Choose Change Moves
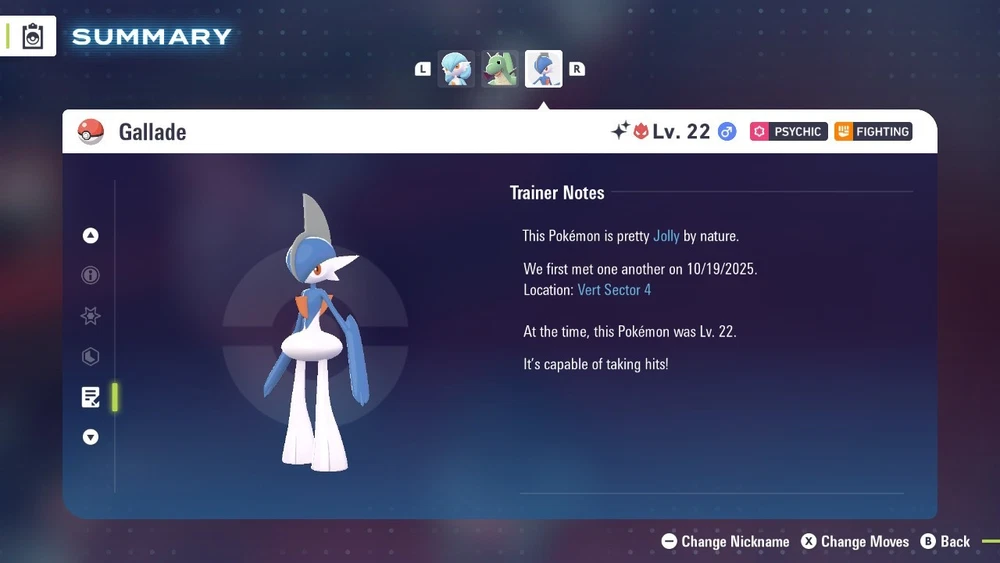 [x=855, y=541]
